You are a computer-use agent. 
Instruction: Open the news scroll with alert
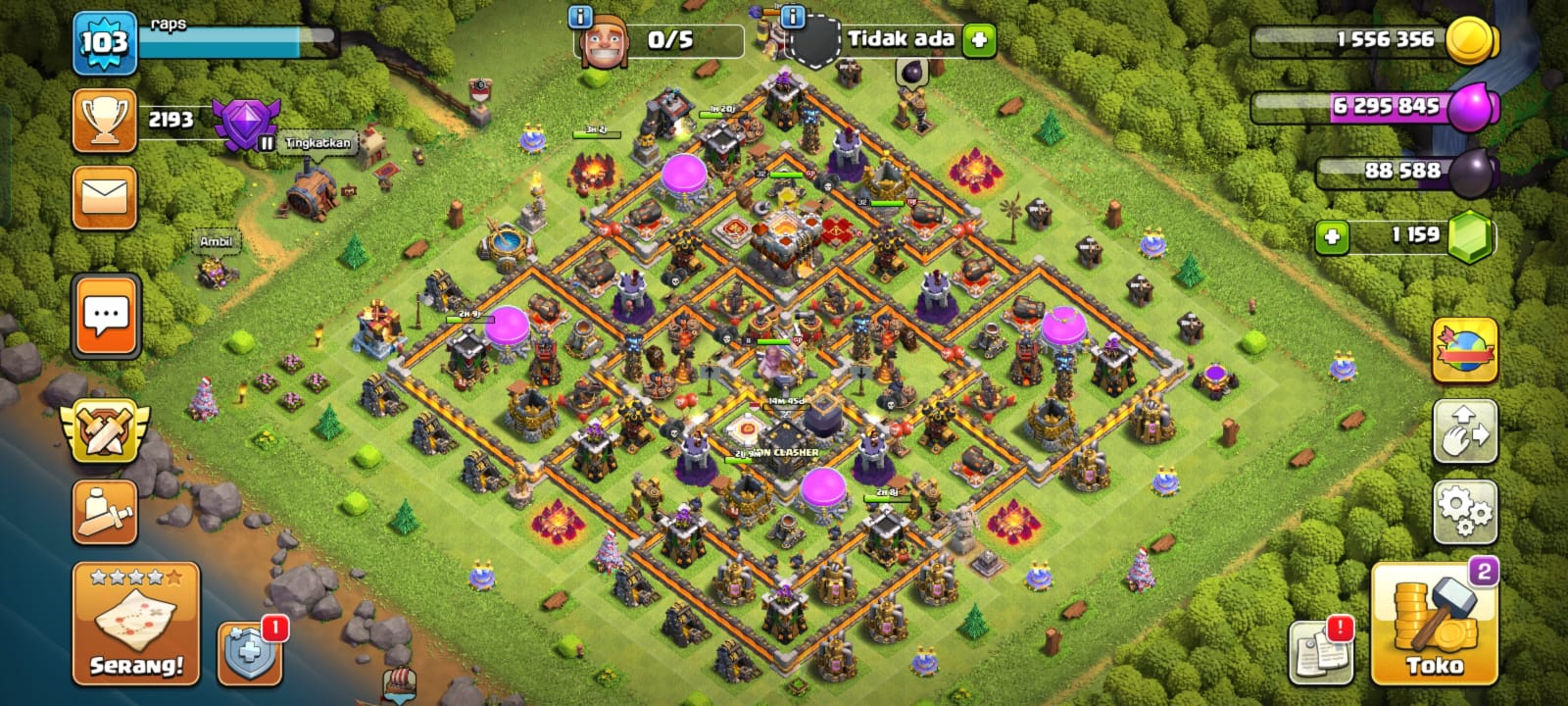tap(1320, 651)
